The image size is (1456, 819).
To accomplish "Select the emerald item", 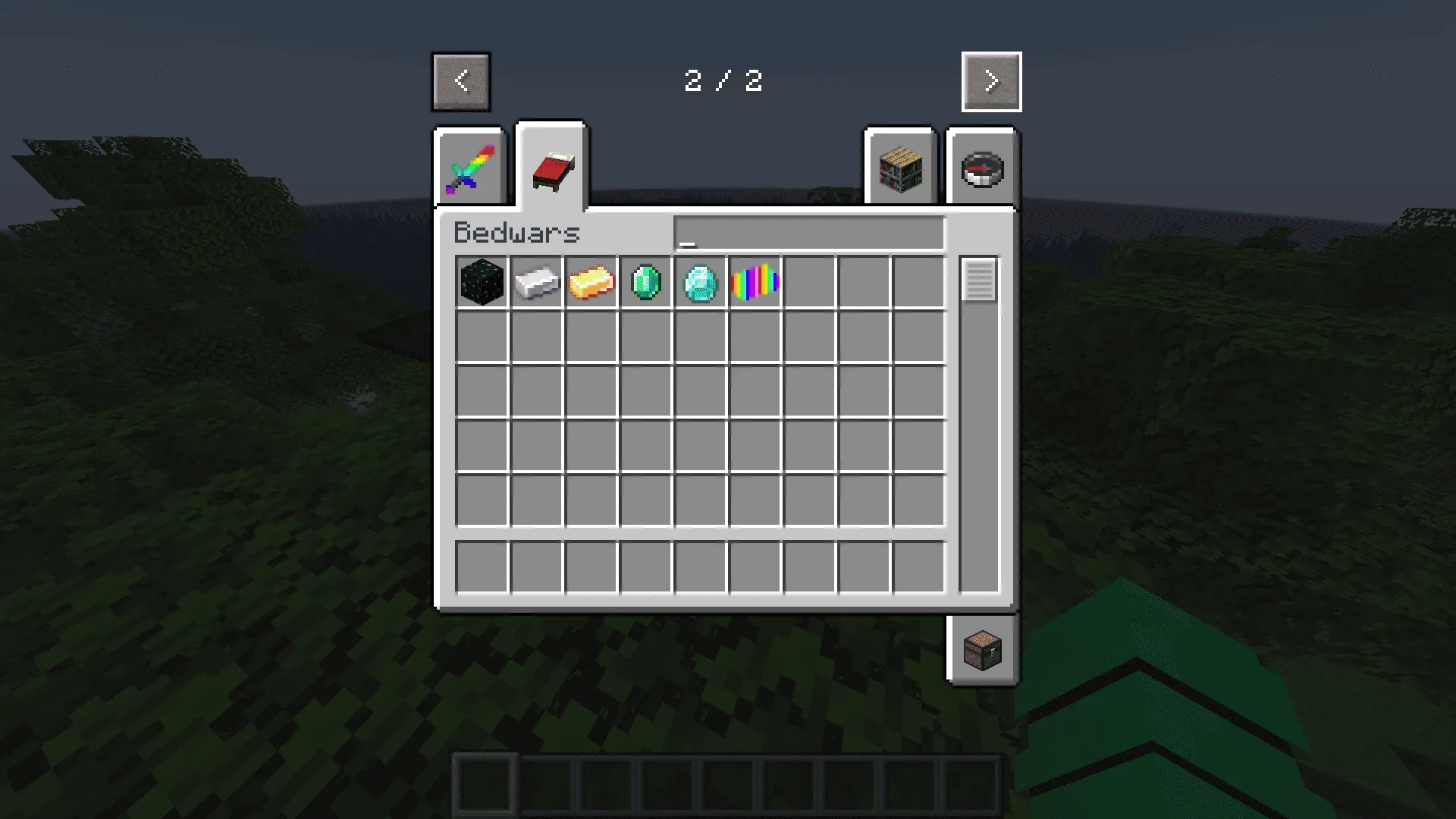I will [645, 283].
